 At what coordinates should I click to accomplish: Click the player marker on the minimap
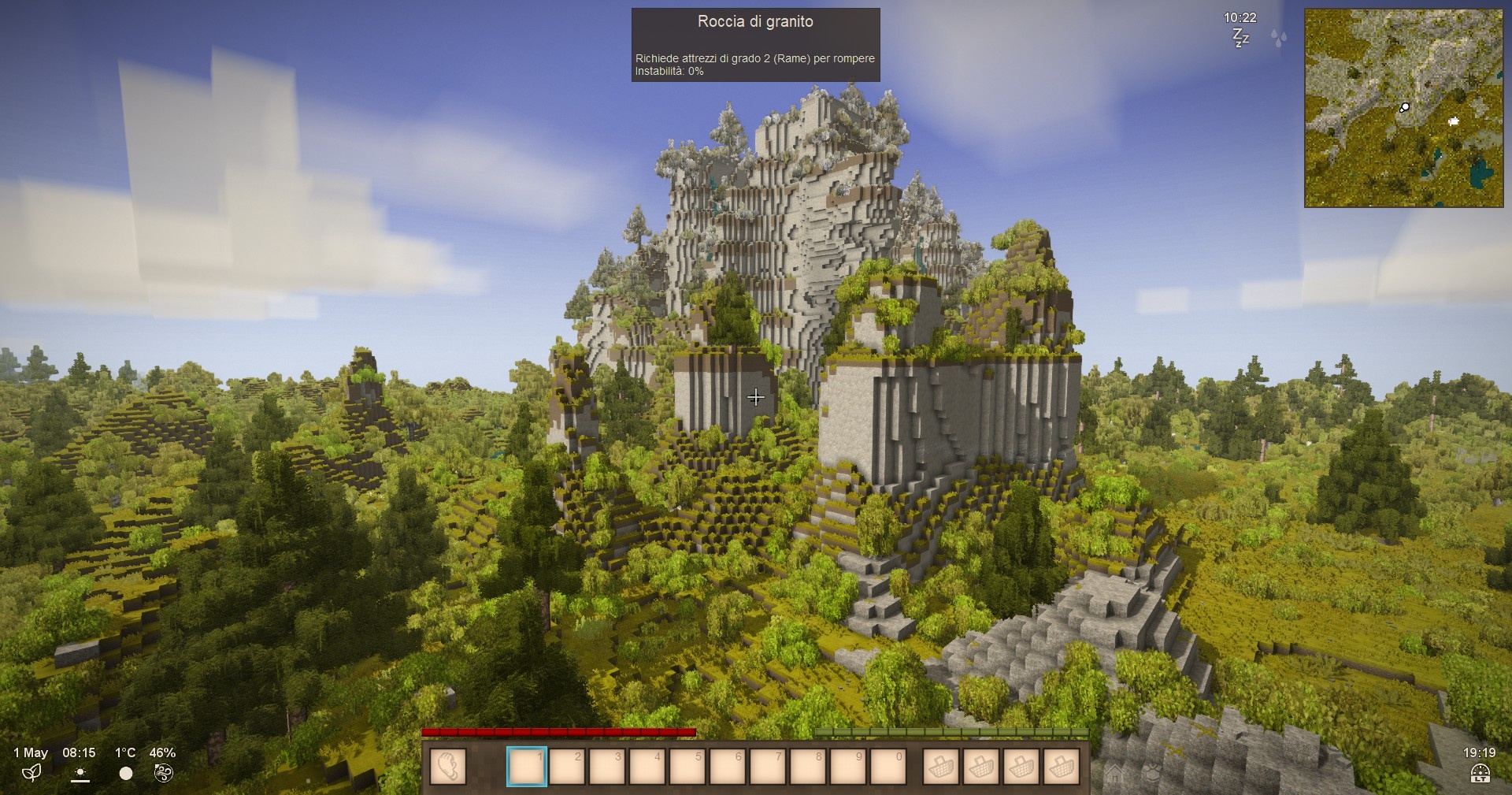(x=1404, y=107)
